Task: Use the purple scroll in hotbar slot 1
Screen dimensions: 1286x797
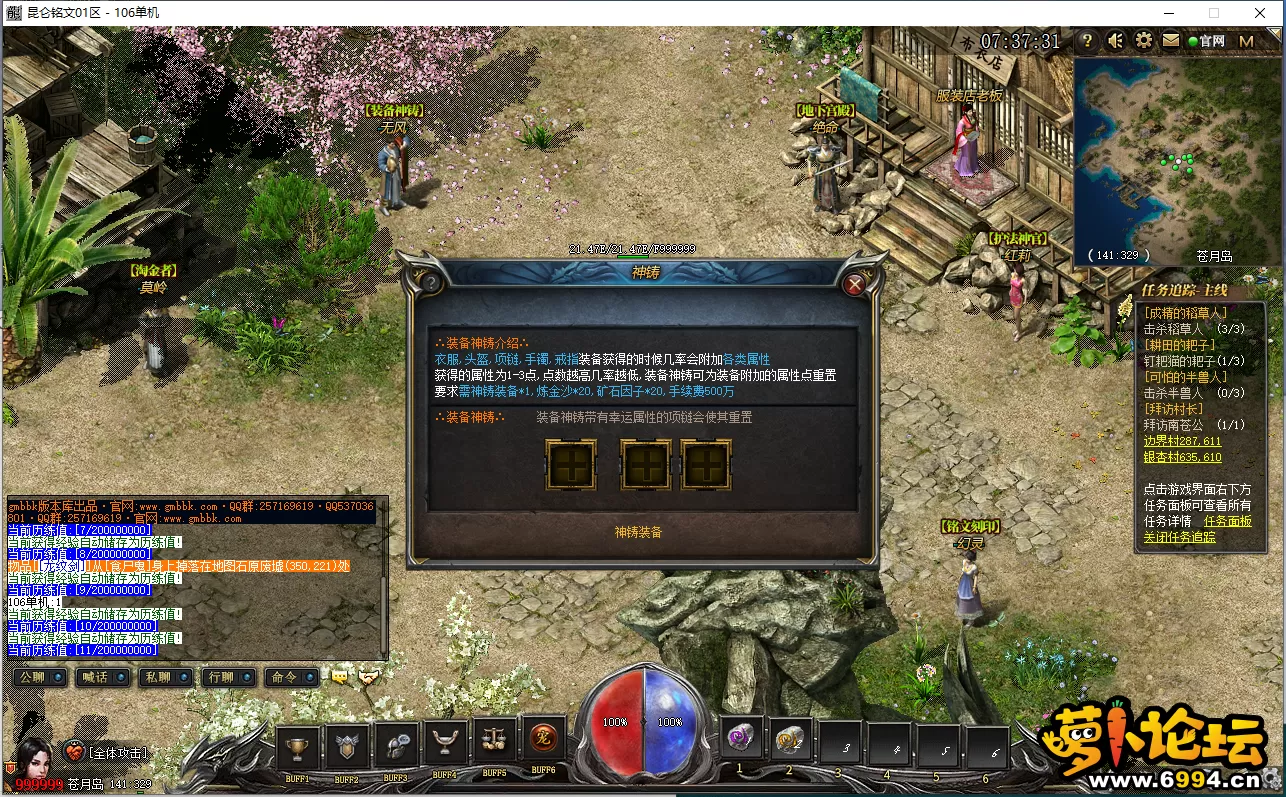Action: coord(741,738)
